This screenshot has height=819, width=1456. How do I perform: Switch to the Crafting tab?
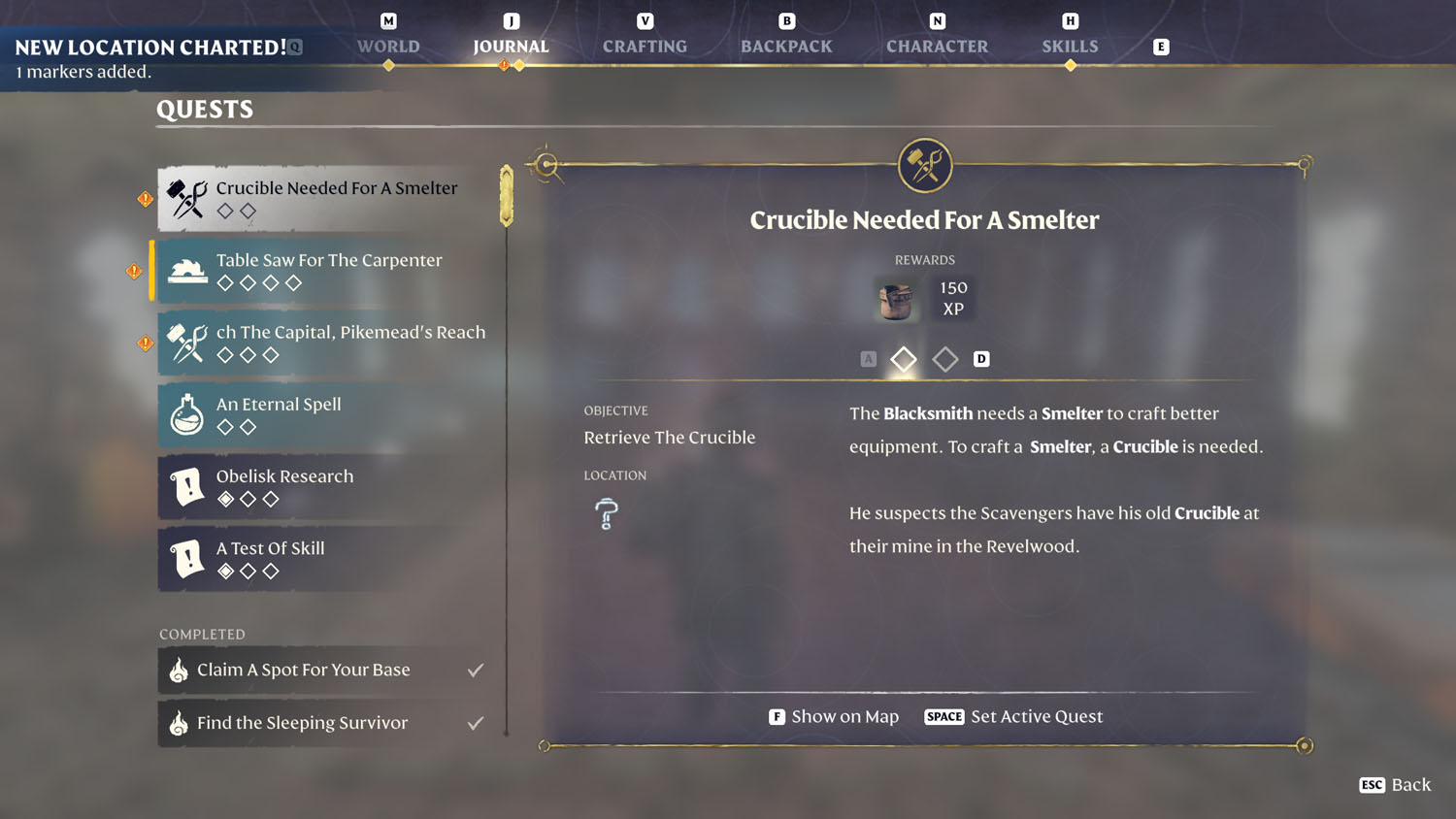644,46
